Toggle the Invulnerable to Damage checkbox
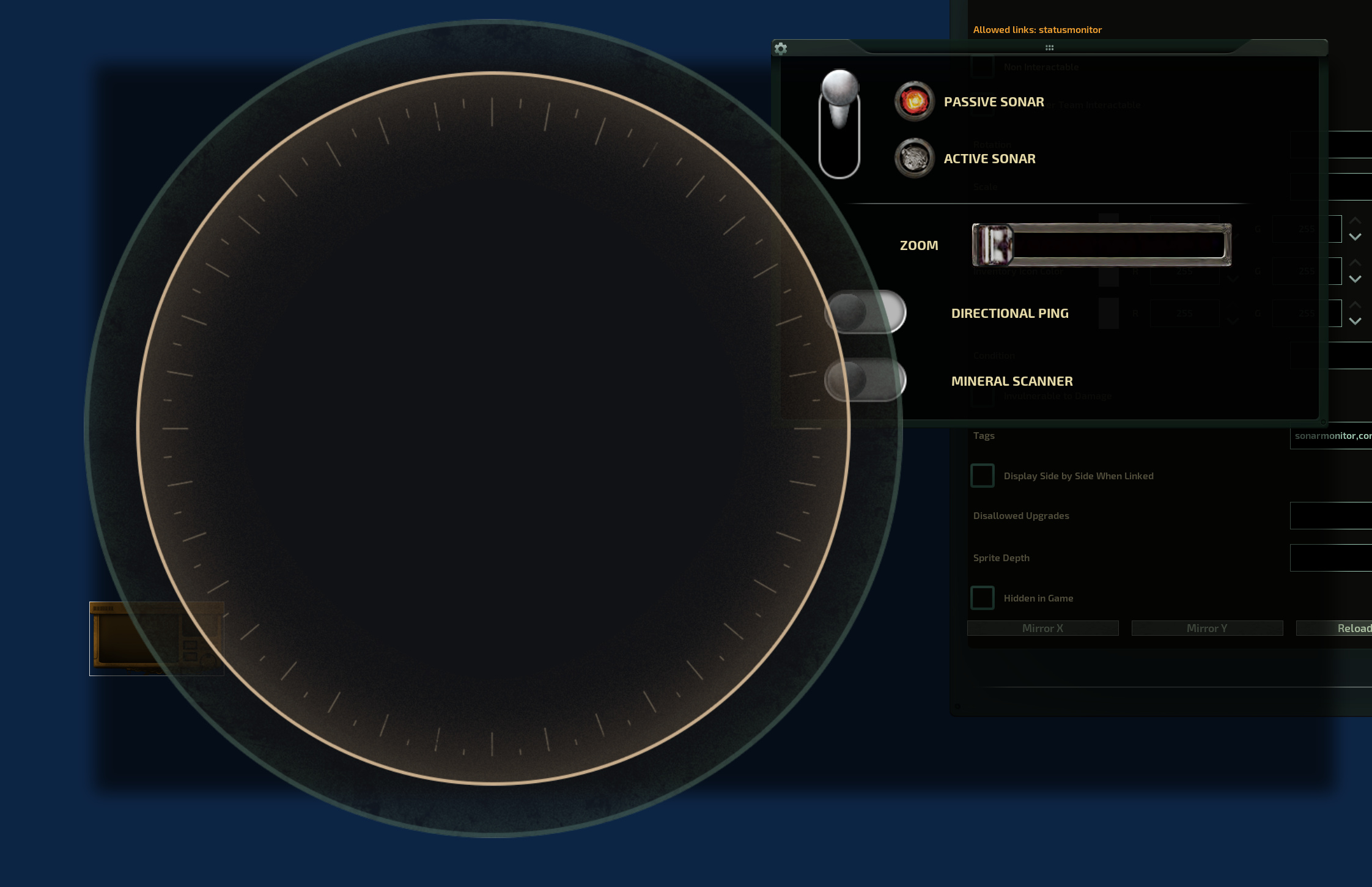1372x887 pixels. (983, 396)
